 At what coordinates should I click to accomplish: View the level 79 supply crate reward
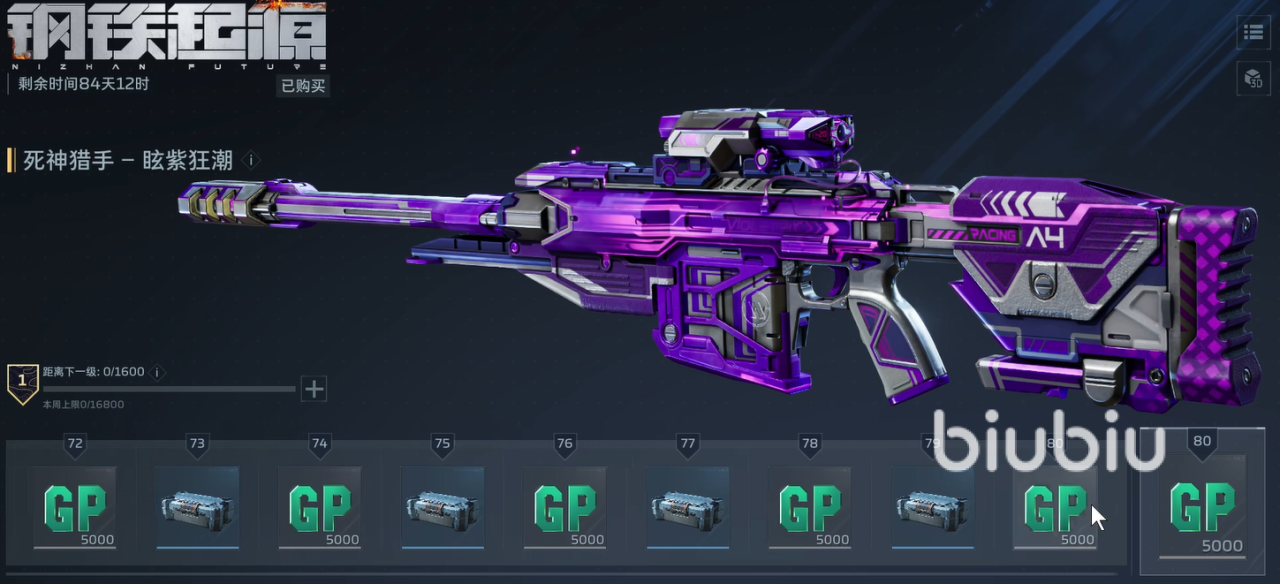(932, 507)
